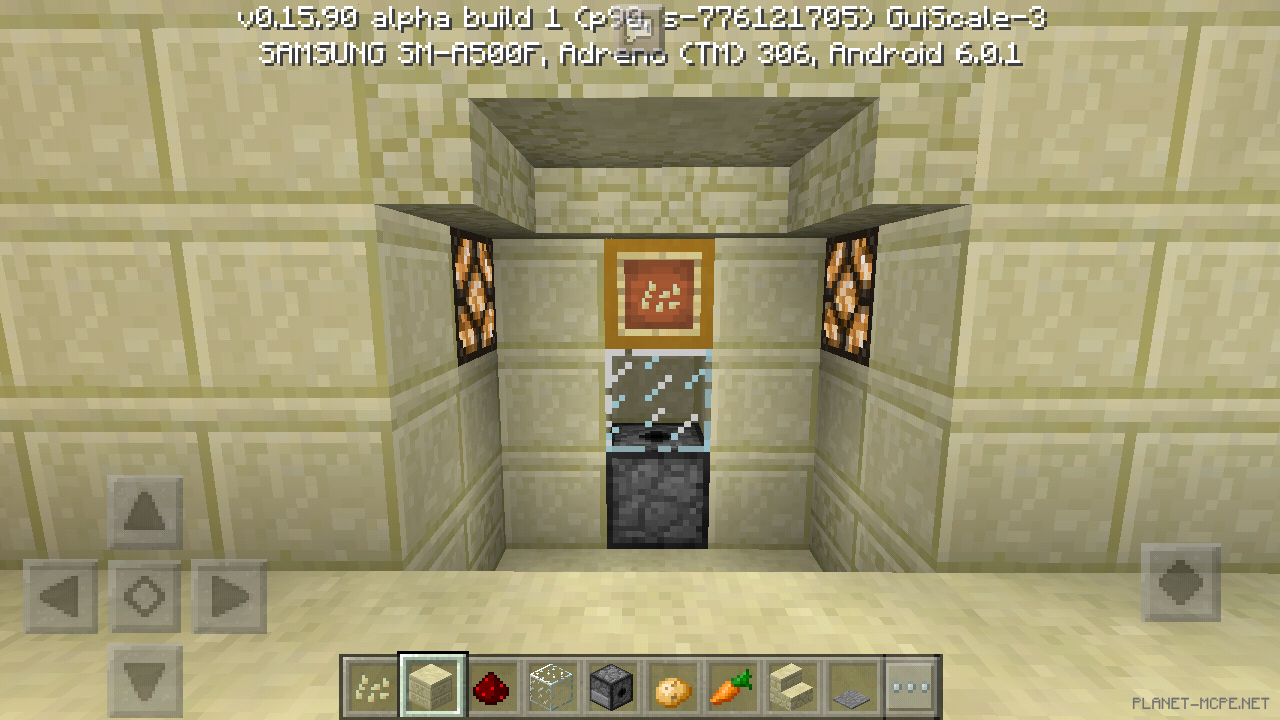Select the redstone dust hotbar item
The height and width of the screenshot is (720, 1280).
pyautogui.click(x=491, y=686)
